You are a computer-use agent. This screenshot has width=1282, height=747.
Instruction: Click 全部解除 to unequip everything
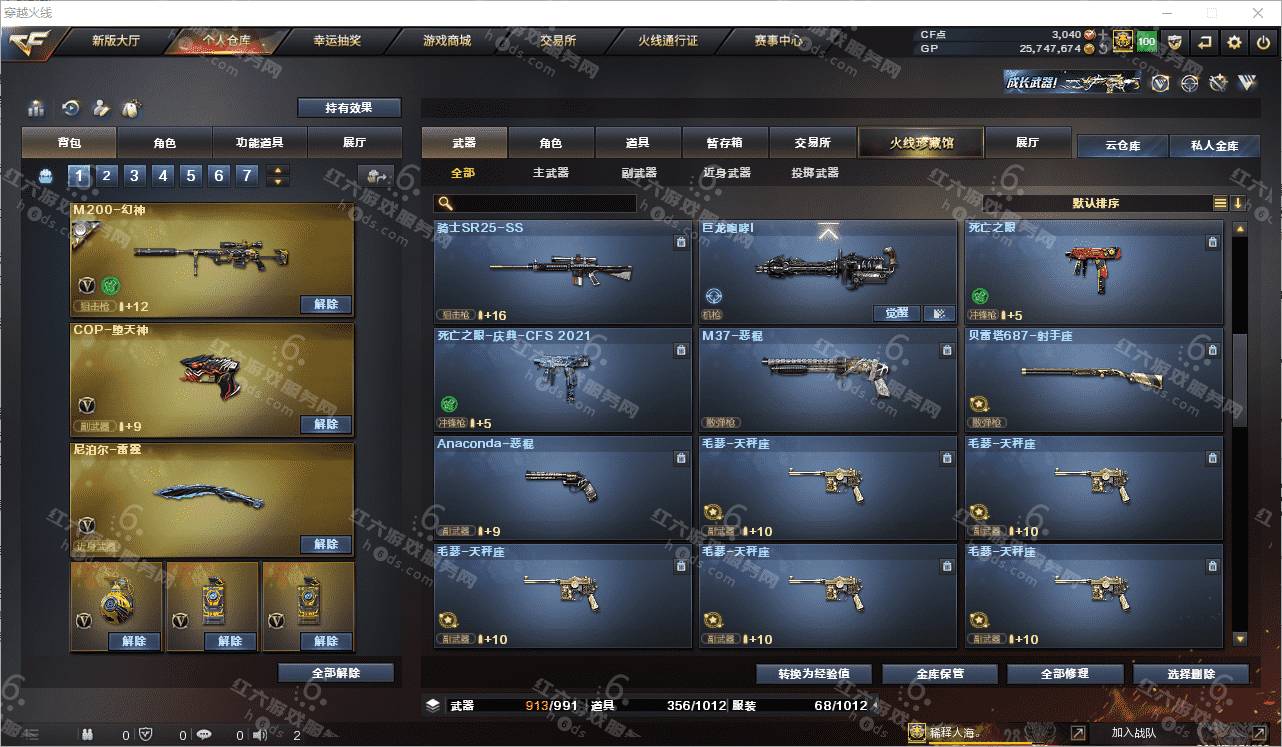coord(336,673)
